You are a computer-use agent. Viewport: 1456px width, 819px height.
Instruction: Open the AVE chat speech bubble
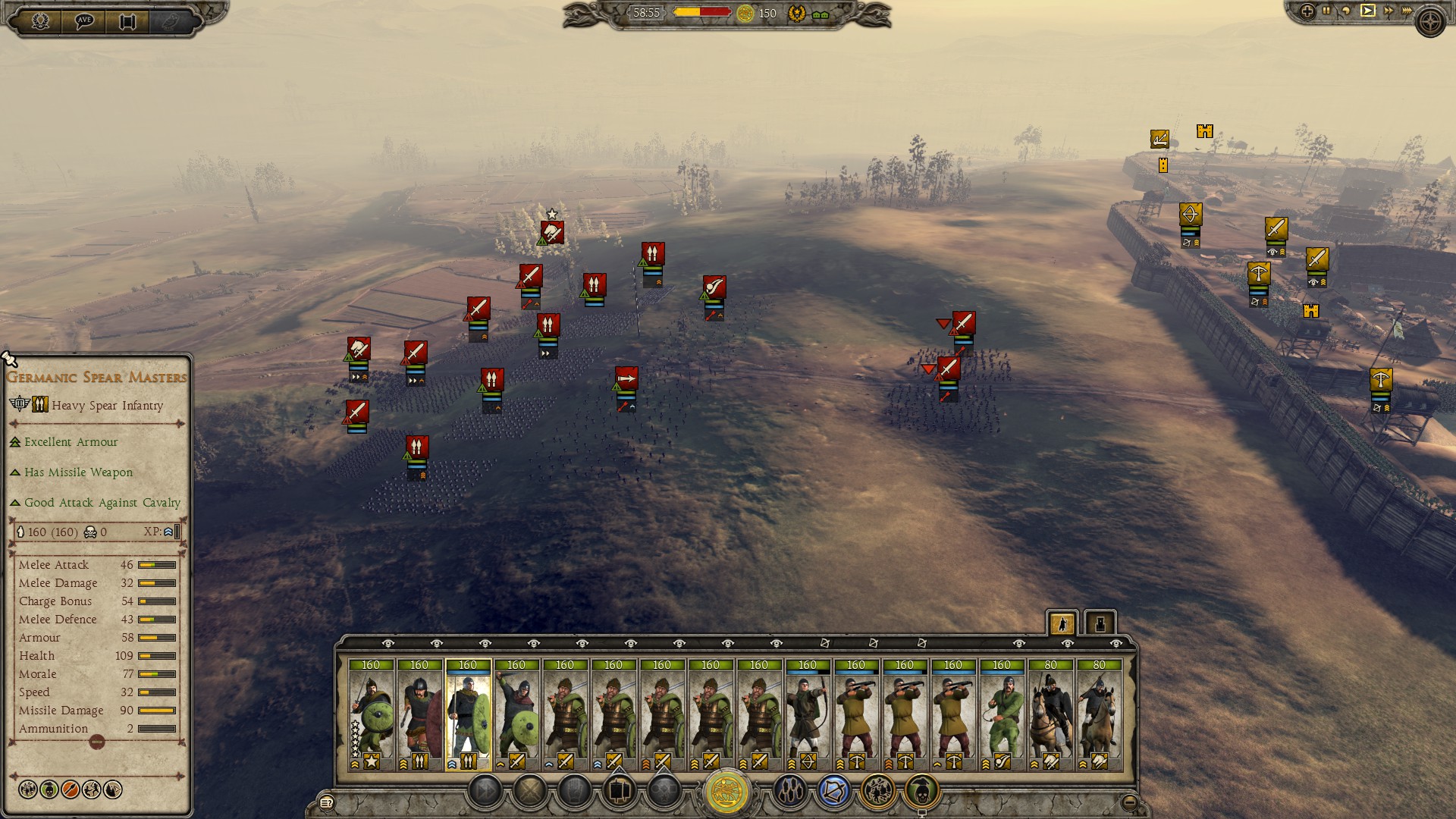(x=83, y=20)
